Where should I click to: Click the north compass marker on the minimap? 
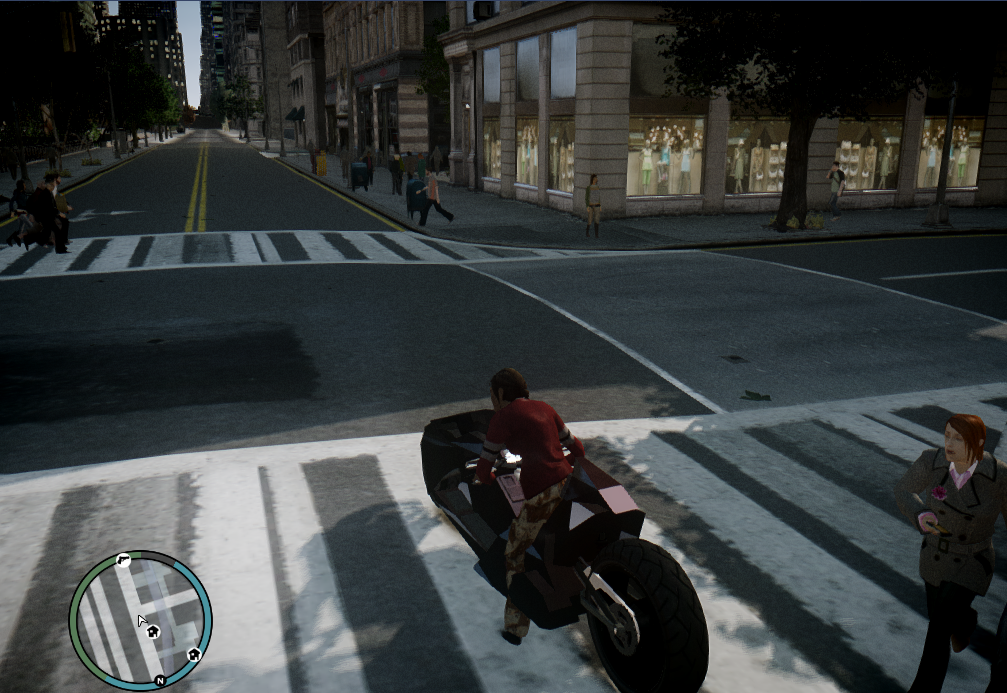(x=159, y=680)
